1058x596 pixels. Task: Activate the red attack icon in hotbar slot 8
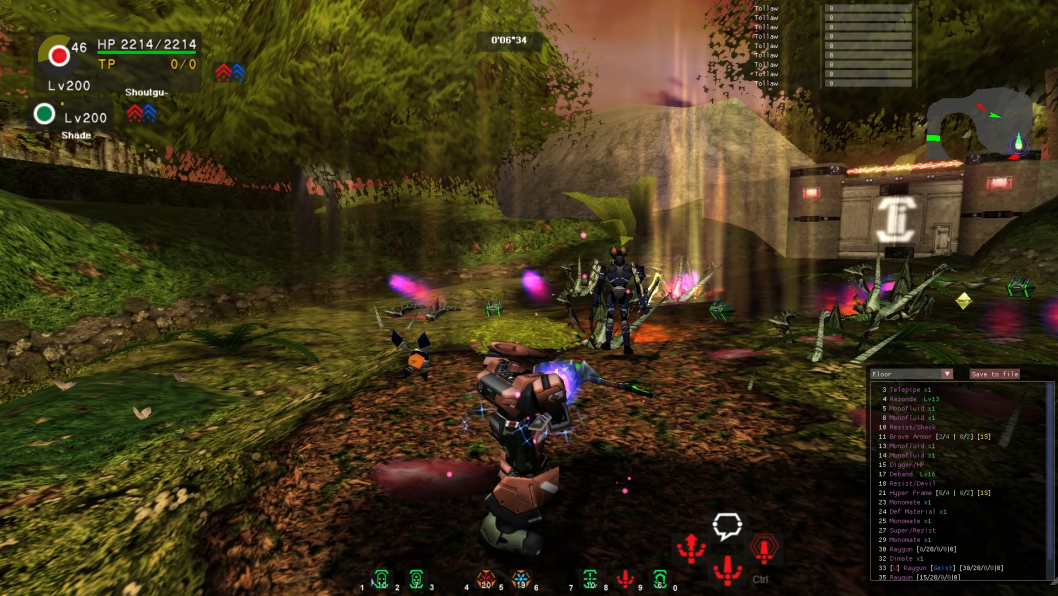click(x=625, y=579)
